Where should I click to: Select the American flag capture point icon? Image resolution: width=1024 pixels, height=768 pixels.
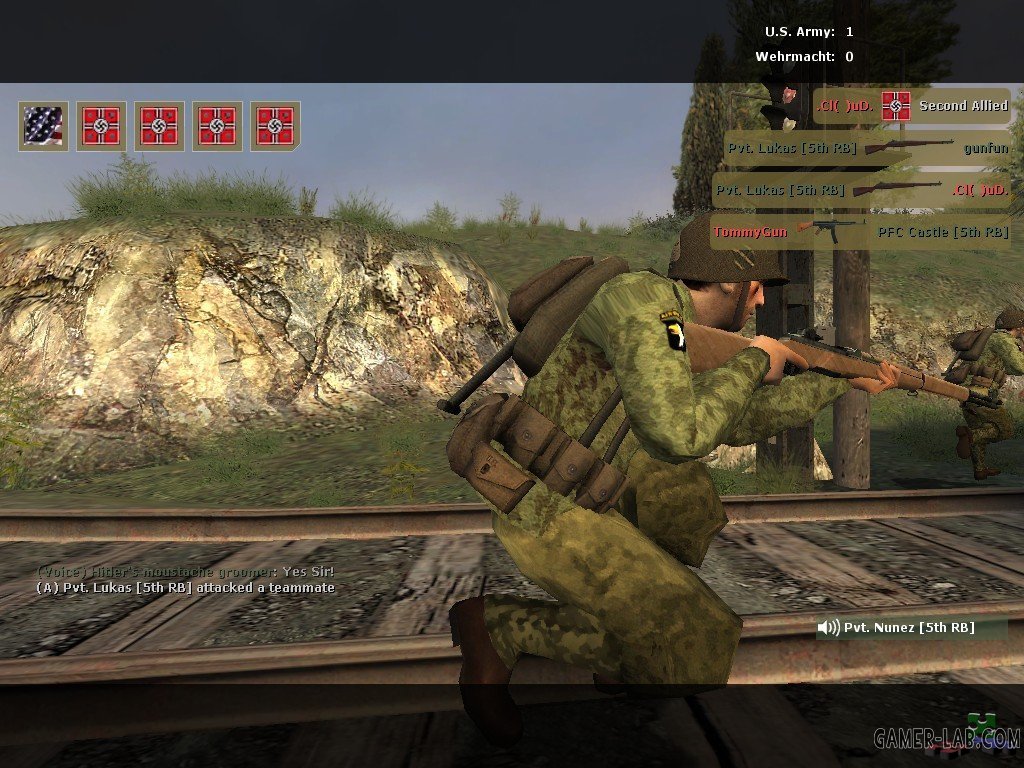43,126
